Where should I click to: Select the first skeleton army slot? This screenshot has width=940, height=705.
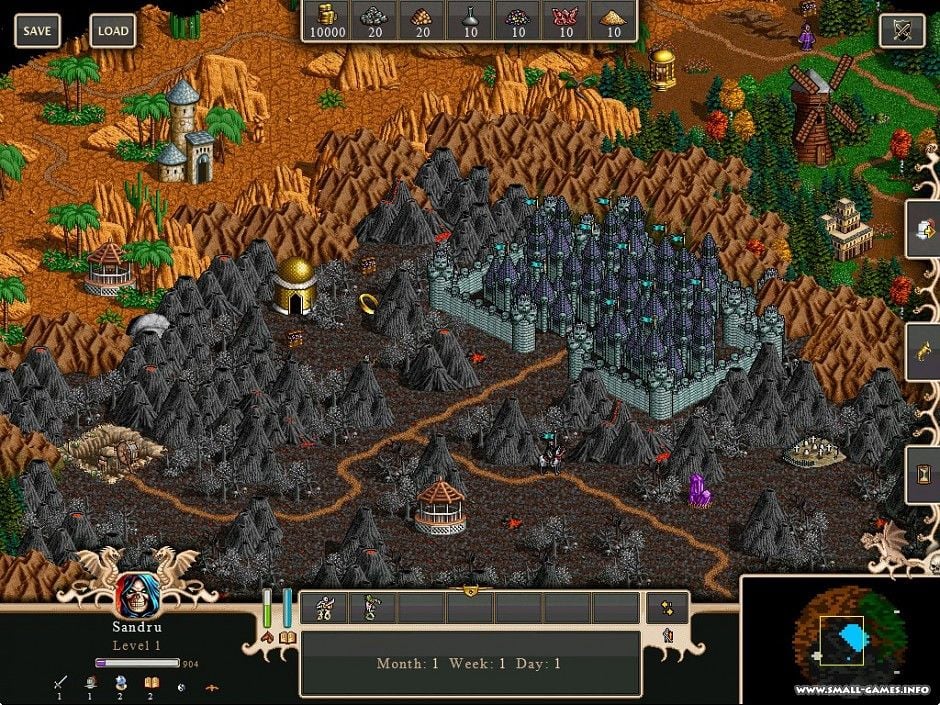click(x=325, y=607)
